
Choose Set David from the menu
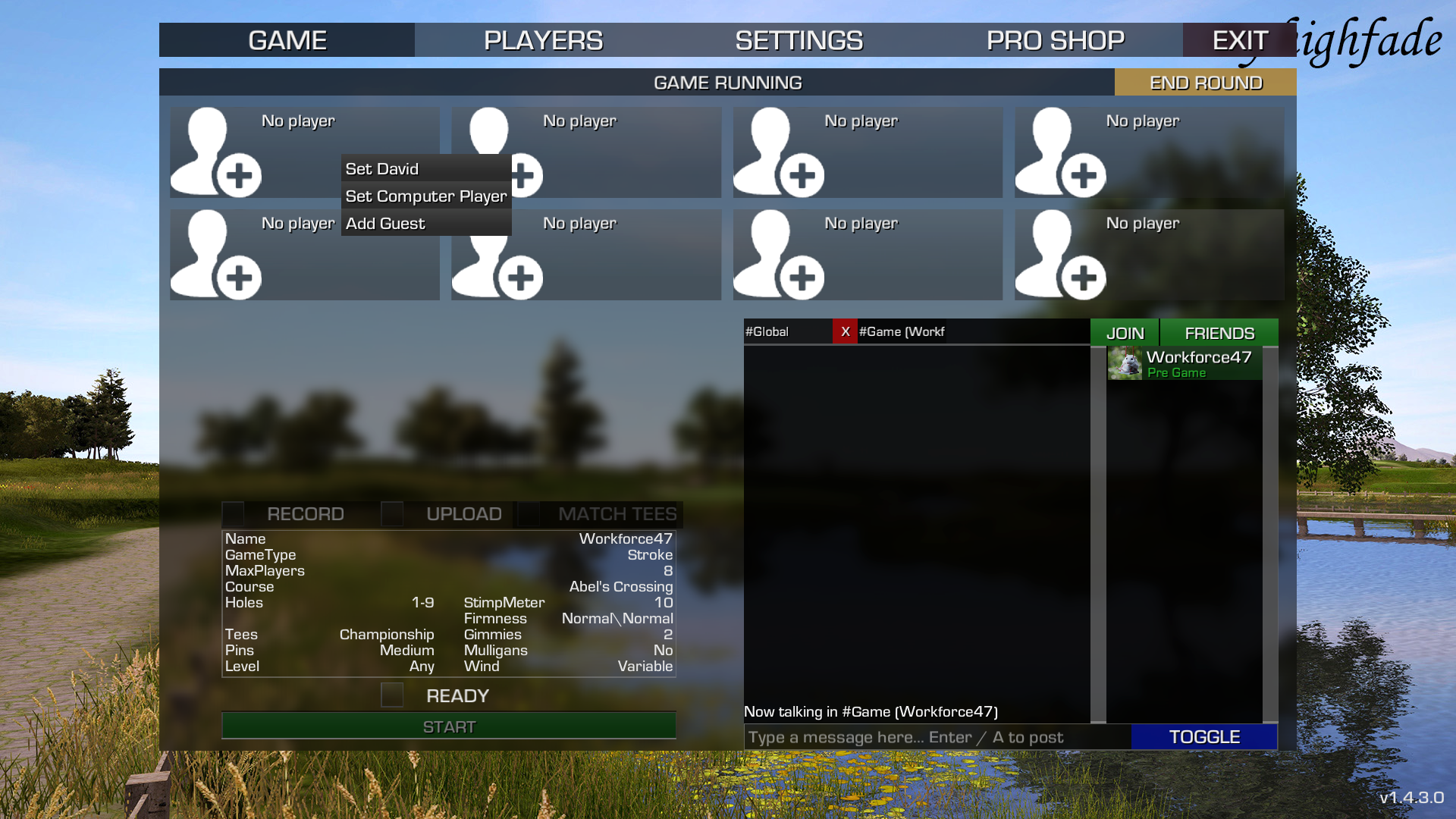pos(382,169)
